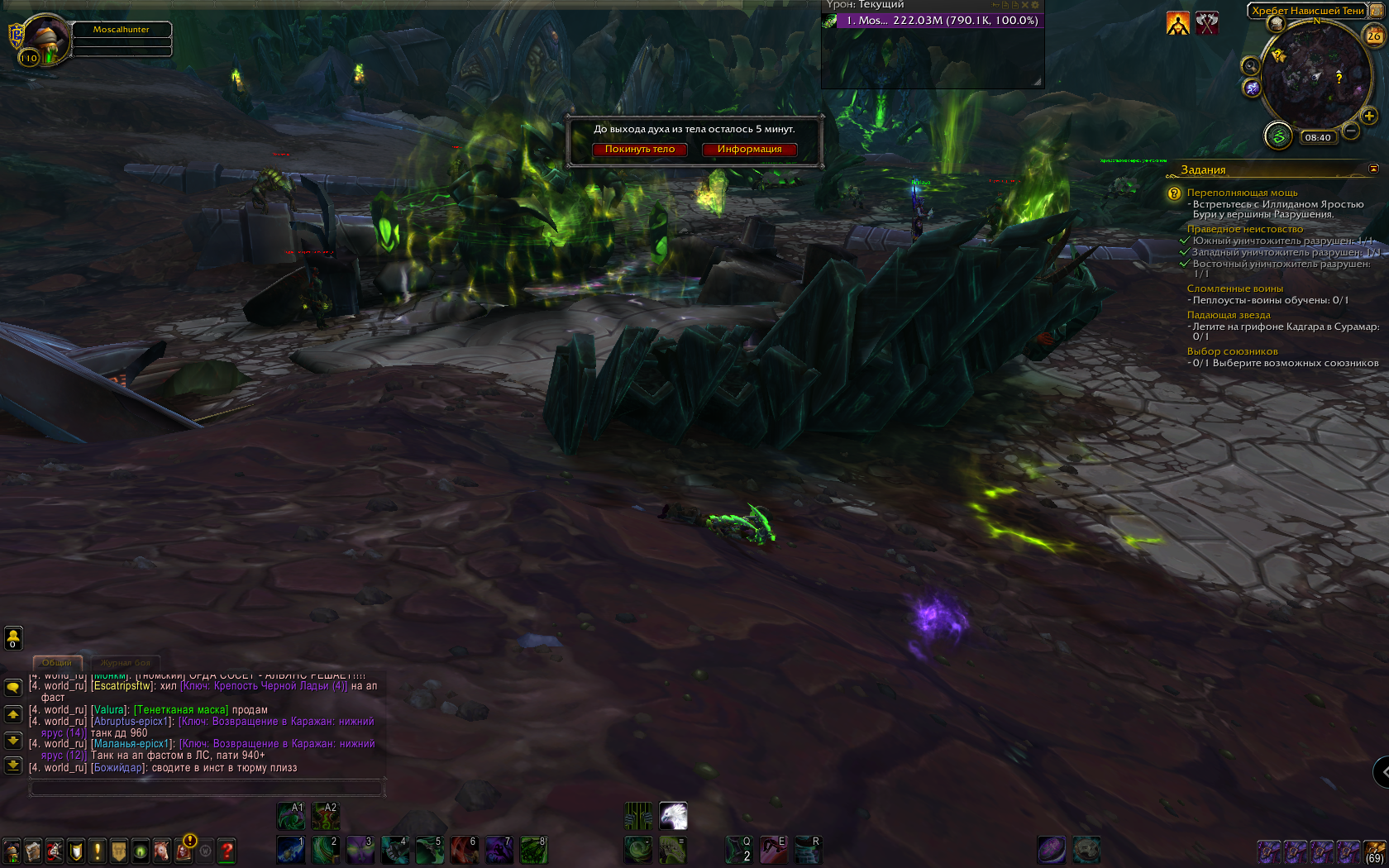Open the Выбор союзников quest entry
1389x868 pixels.
tap(1232, 351)
